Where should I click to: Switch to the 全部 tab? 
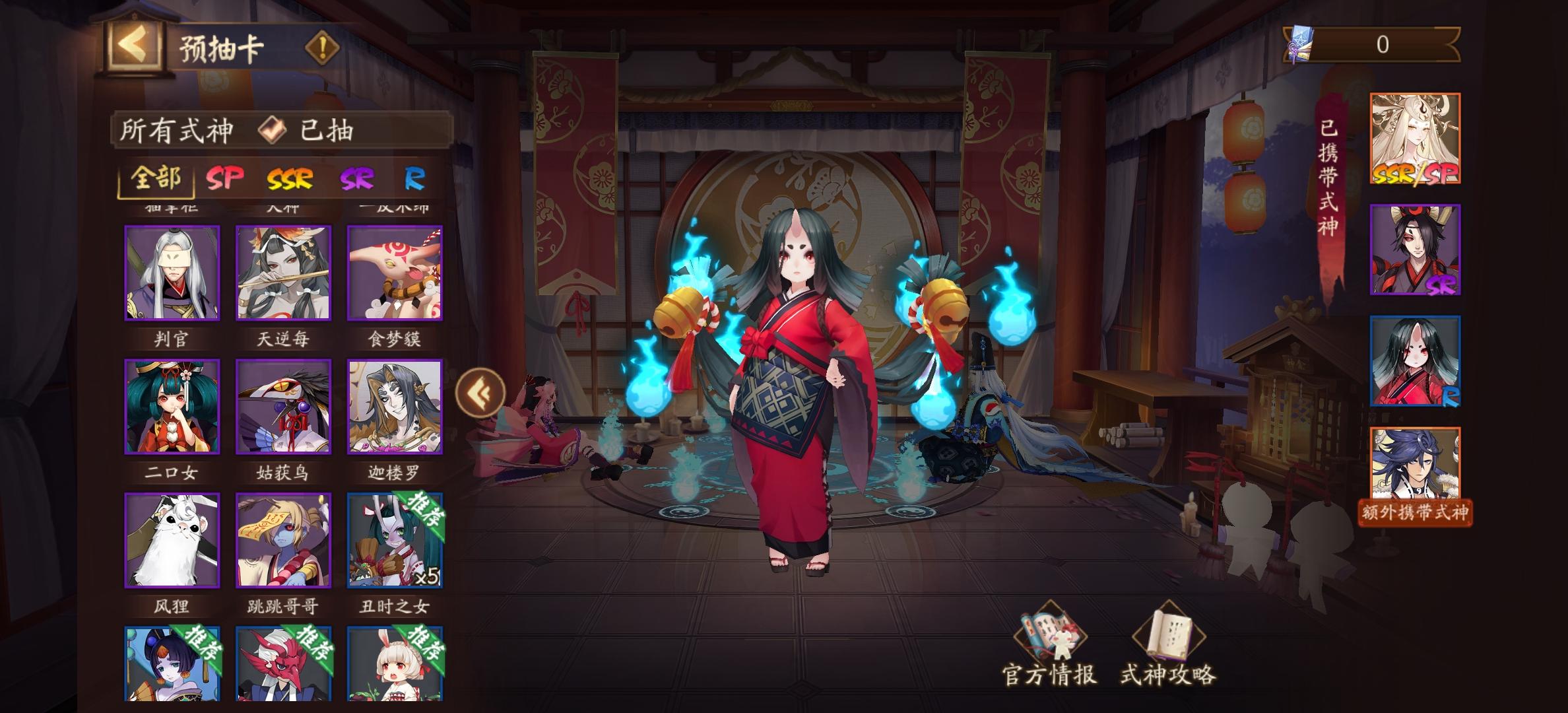(x=158, y=177)
